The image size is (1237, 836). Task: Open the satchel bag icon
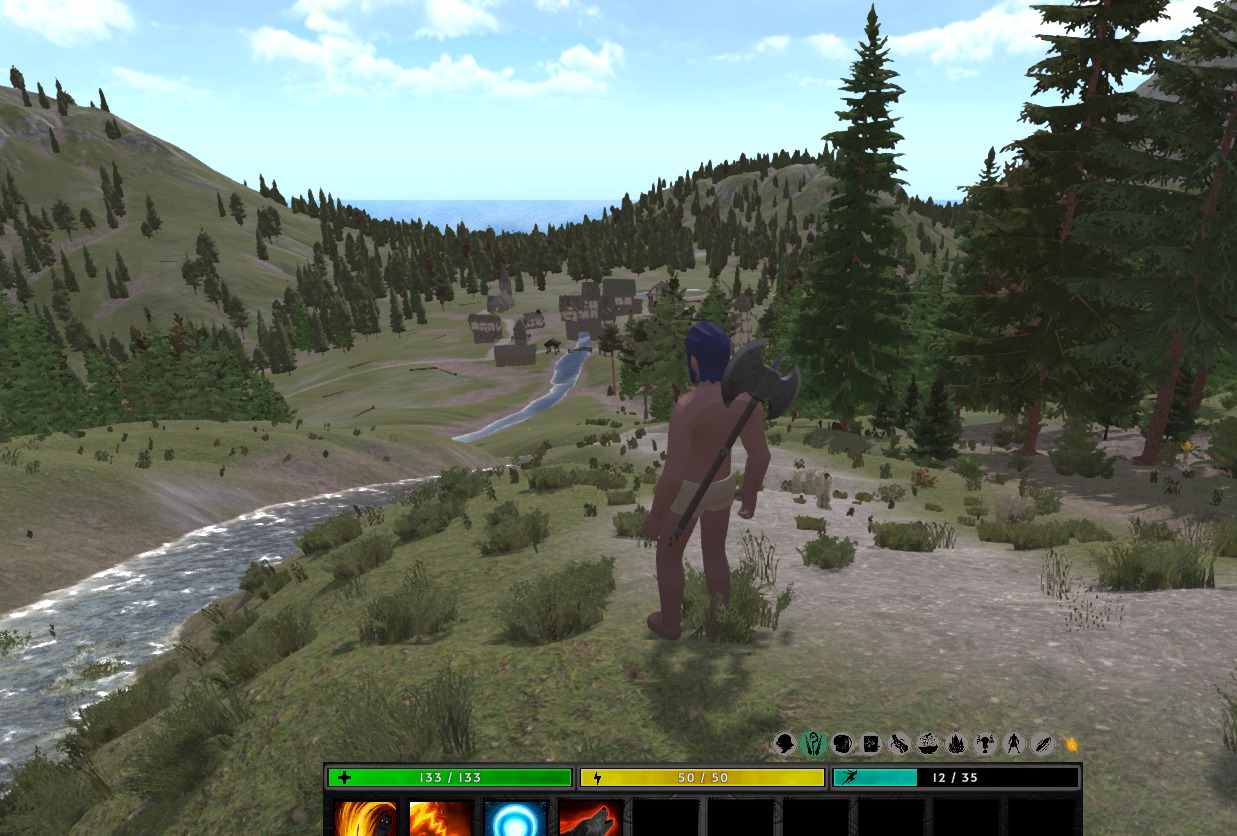(842, 744)
